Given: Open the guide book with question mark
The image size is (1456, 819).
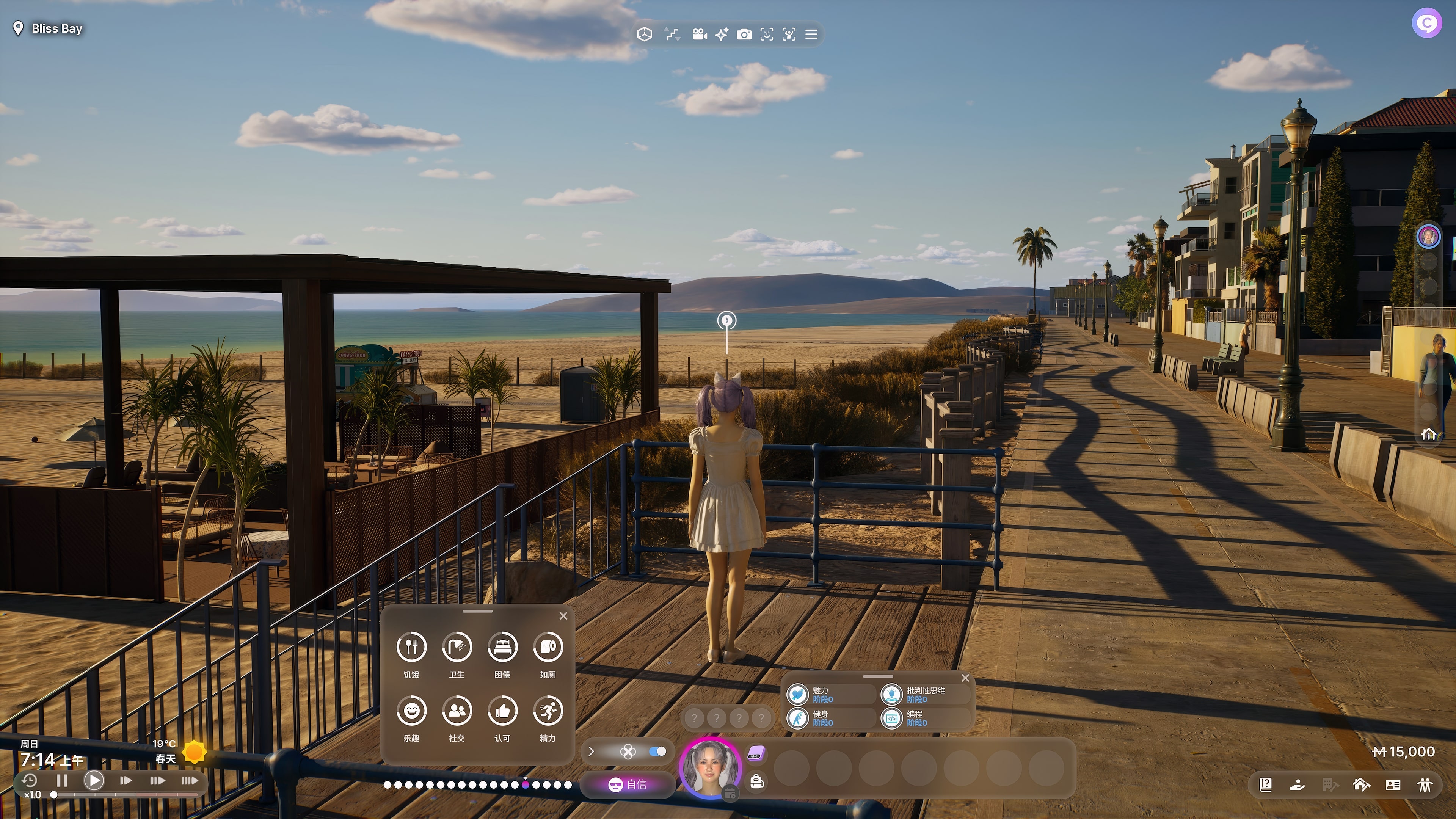Looking at the screenshot, I should click(1266, 784).
